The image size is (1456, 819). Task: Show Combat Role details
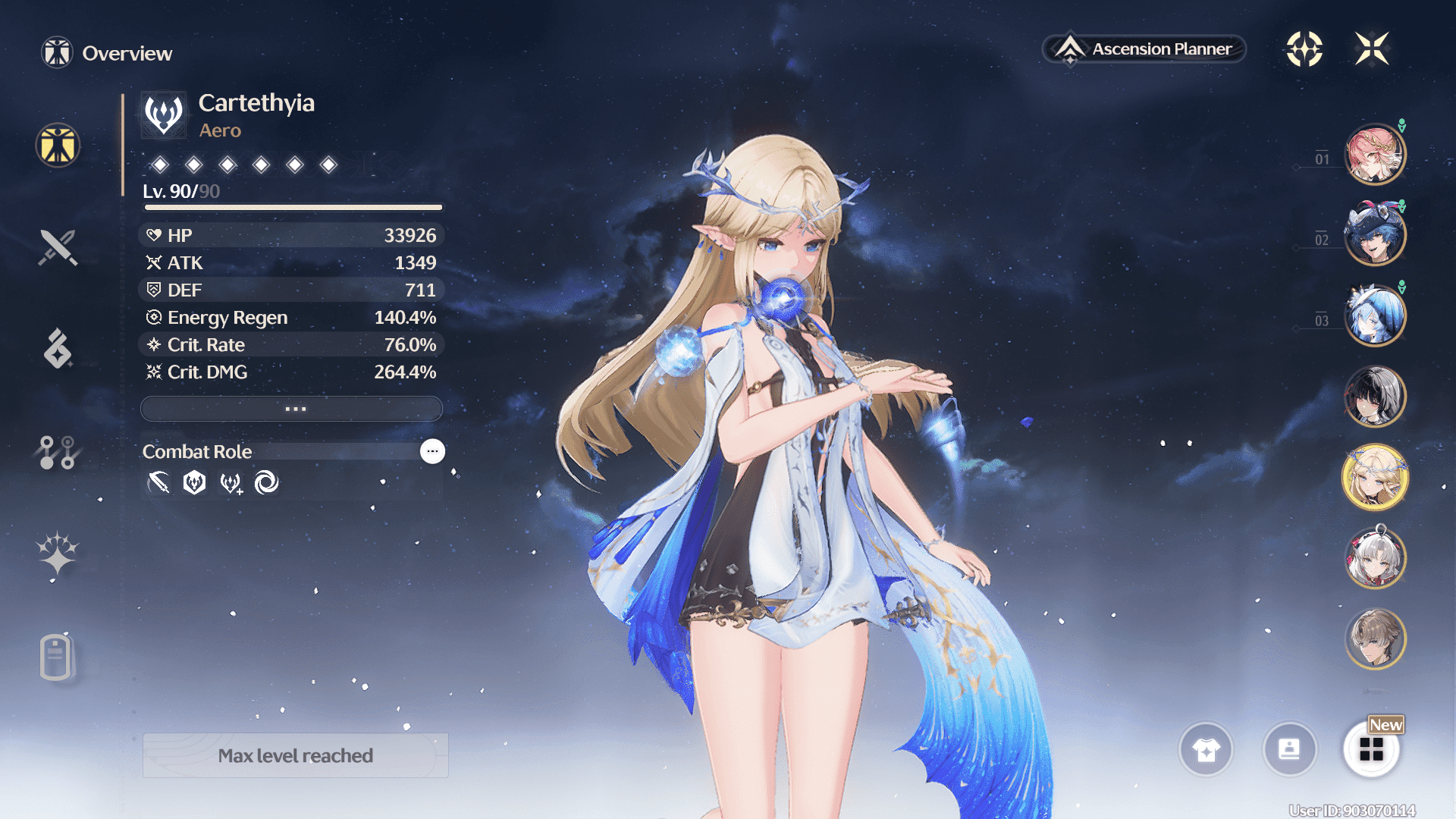tap(432, 451)
